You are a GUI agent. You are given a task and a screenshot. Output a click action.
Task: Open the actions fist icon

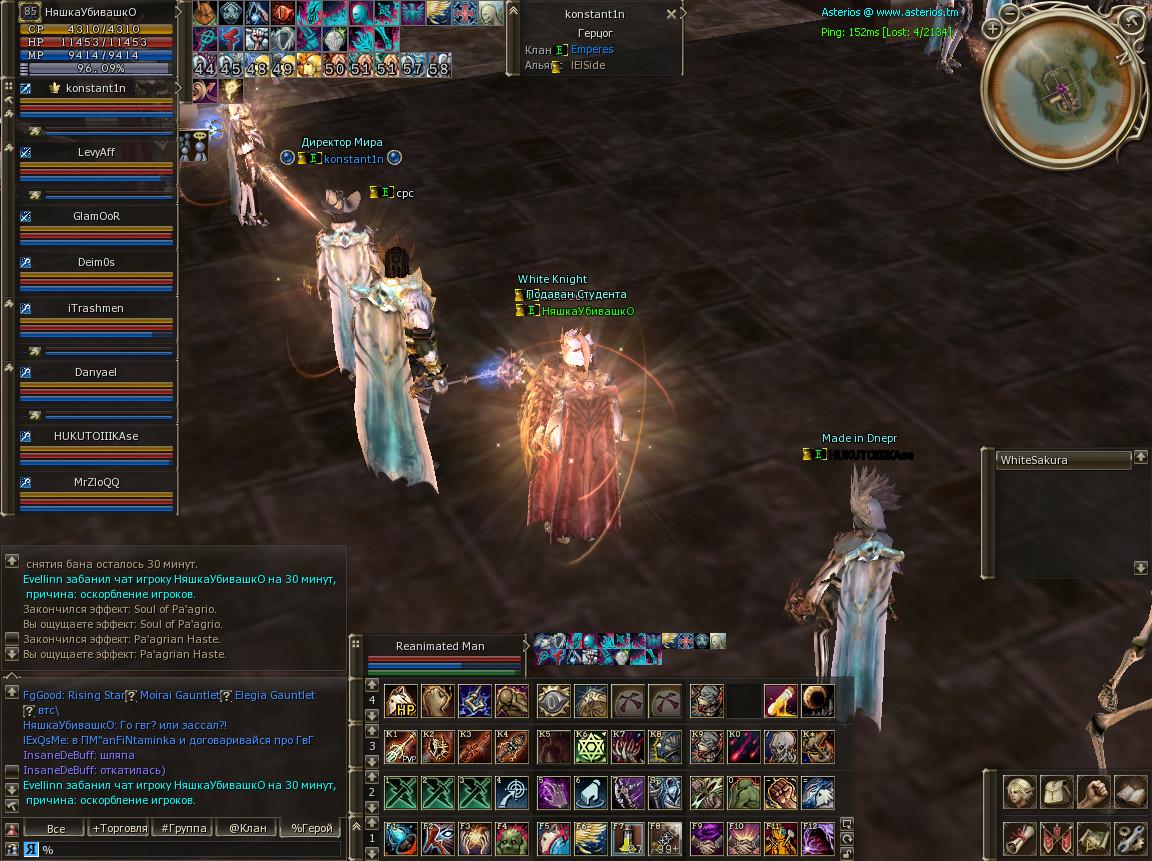click(1094, 792)
